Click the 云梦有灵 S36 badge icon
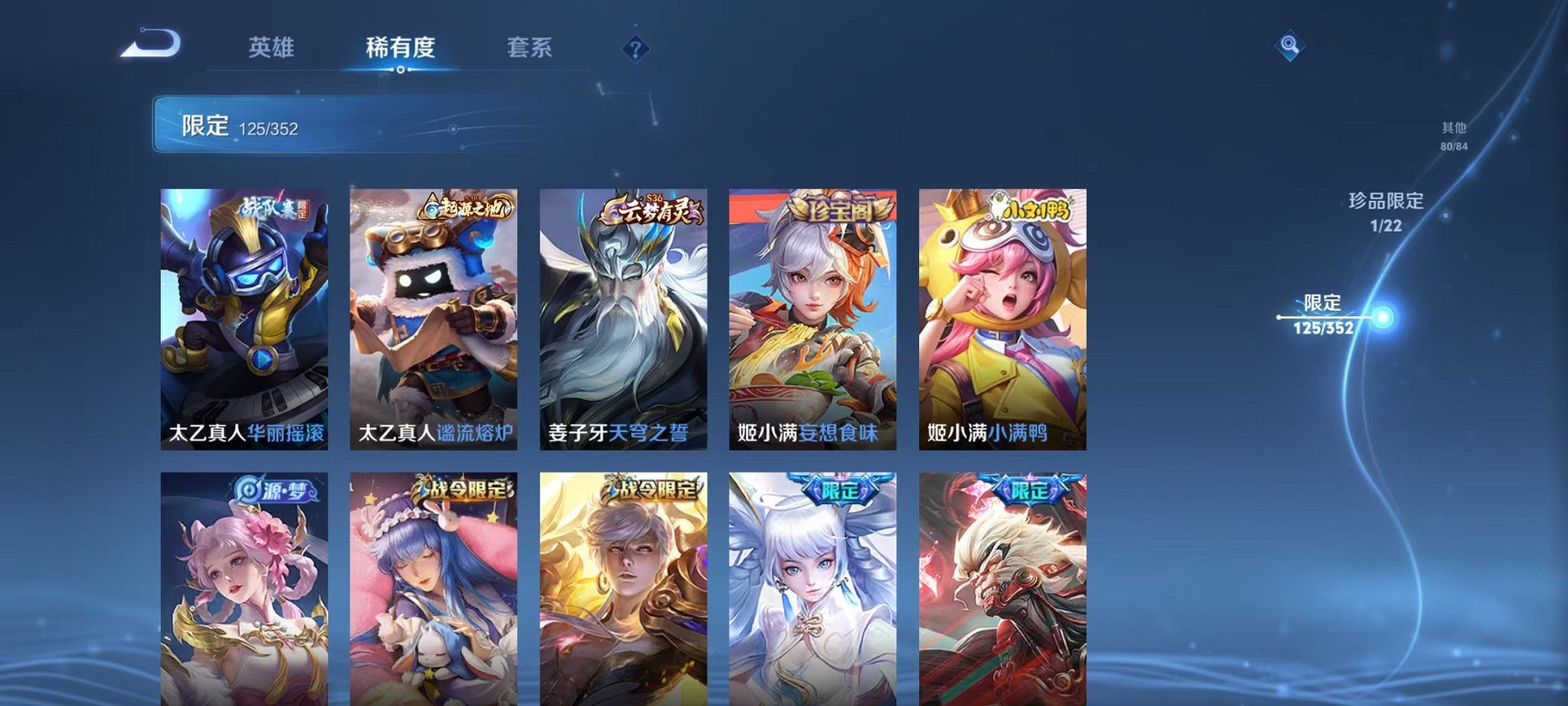Screen dimensions: 1568x706 [x=650, y=208]
